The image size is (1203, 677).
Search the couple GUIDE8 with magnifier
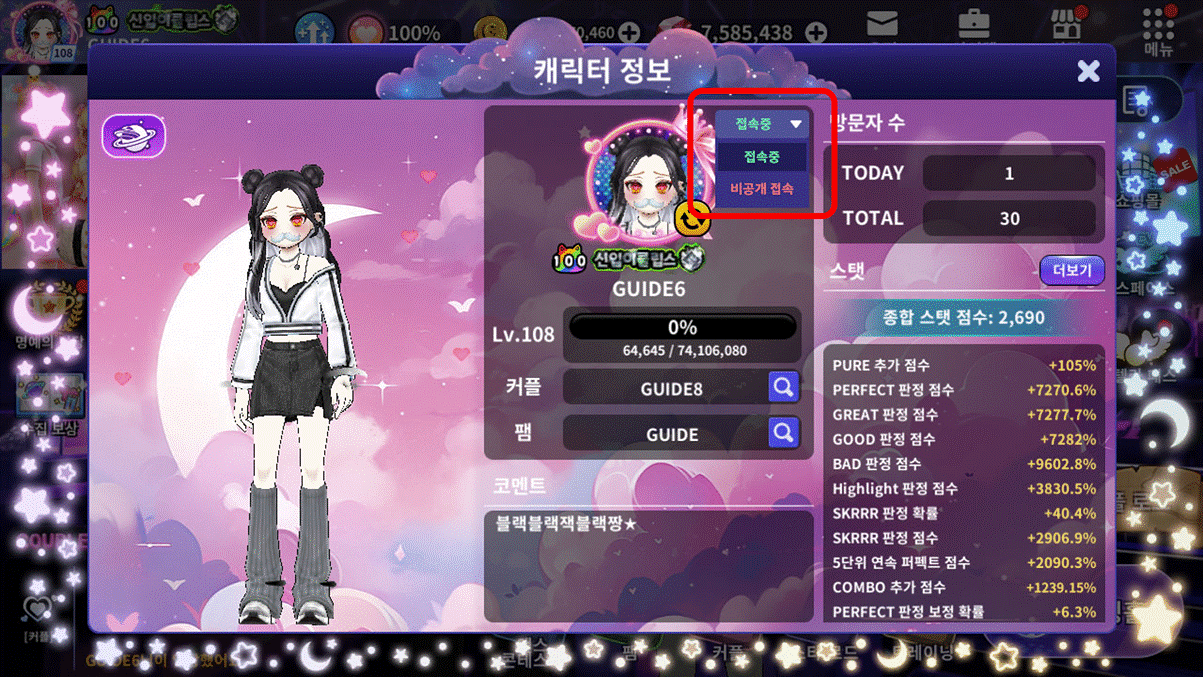tap(784, 387)
